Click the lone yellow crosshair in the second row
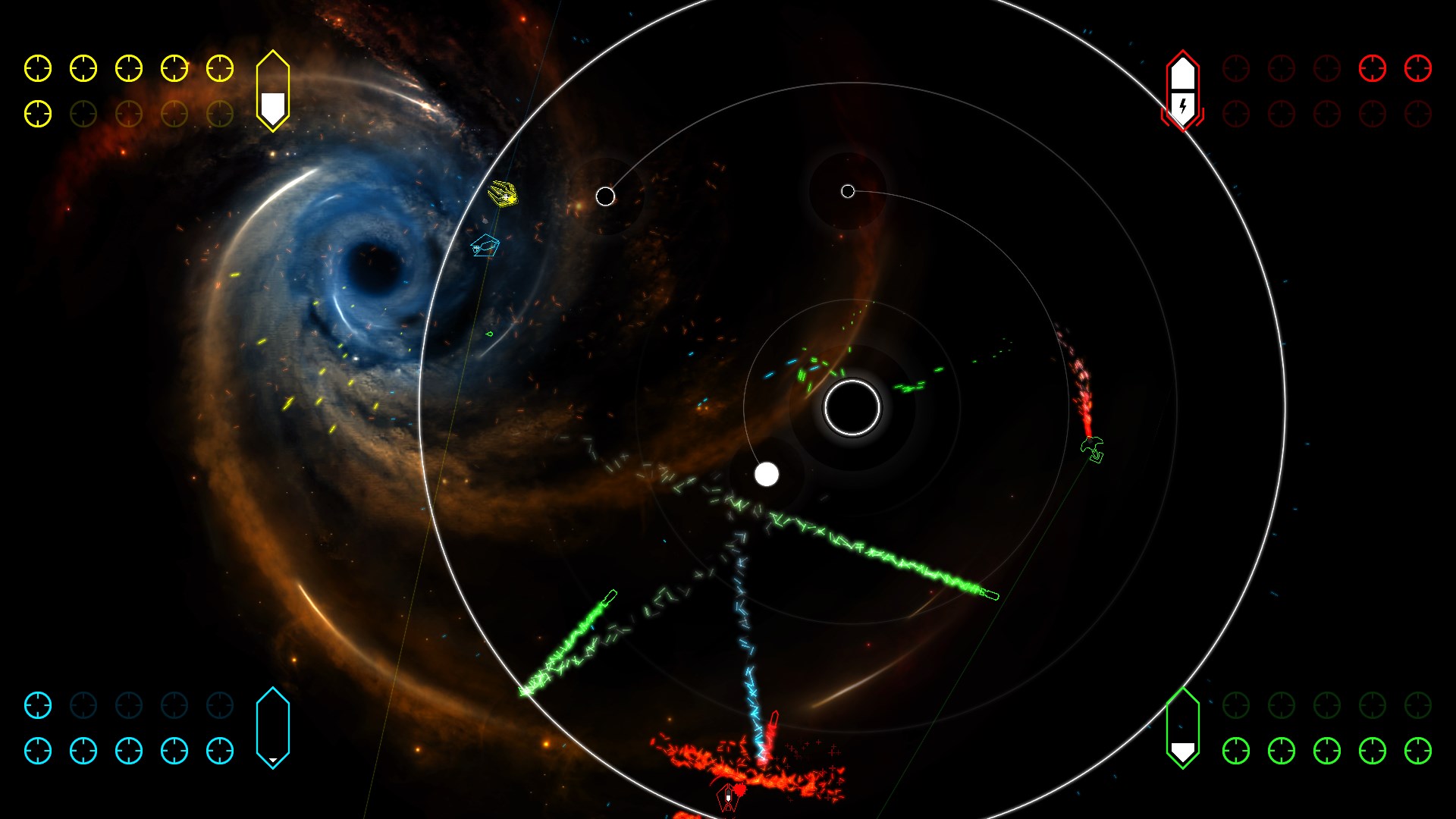Image resolution: width=1456 pixels, height=819 pixels. point(36,114)
